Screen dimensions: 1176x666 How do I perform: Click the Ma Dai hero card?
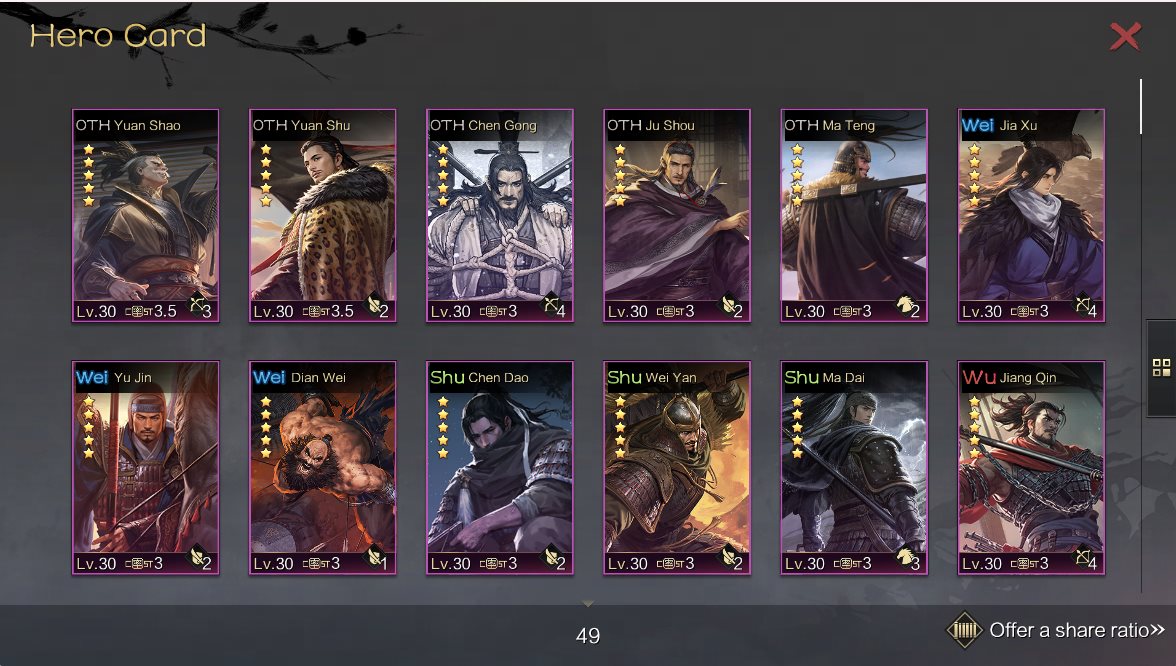(x=853, y=468)
